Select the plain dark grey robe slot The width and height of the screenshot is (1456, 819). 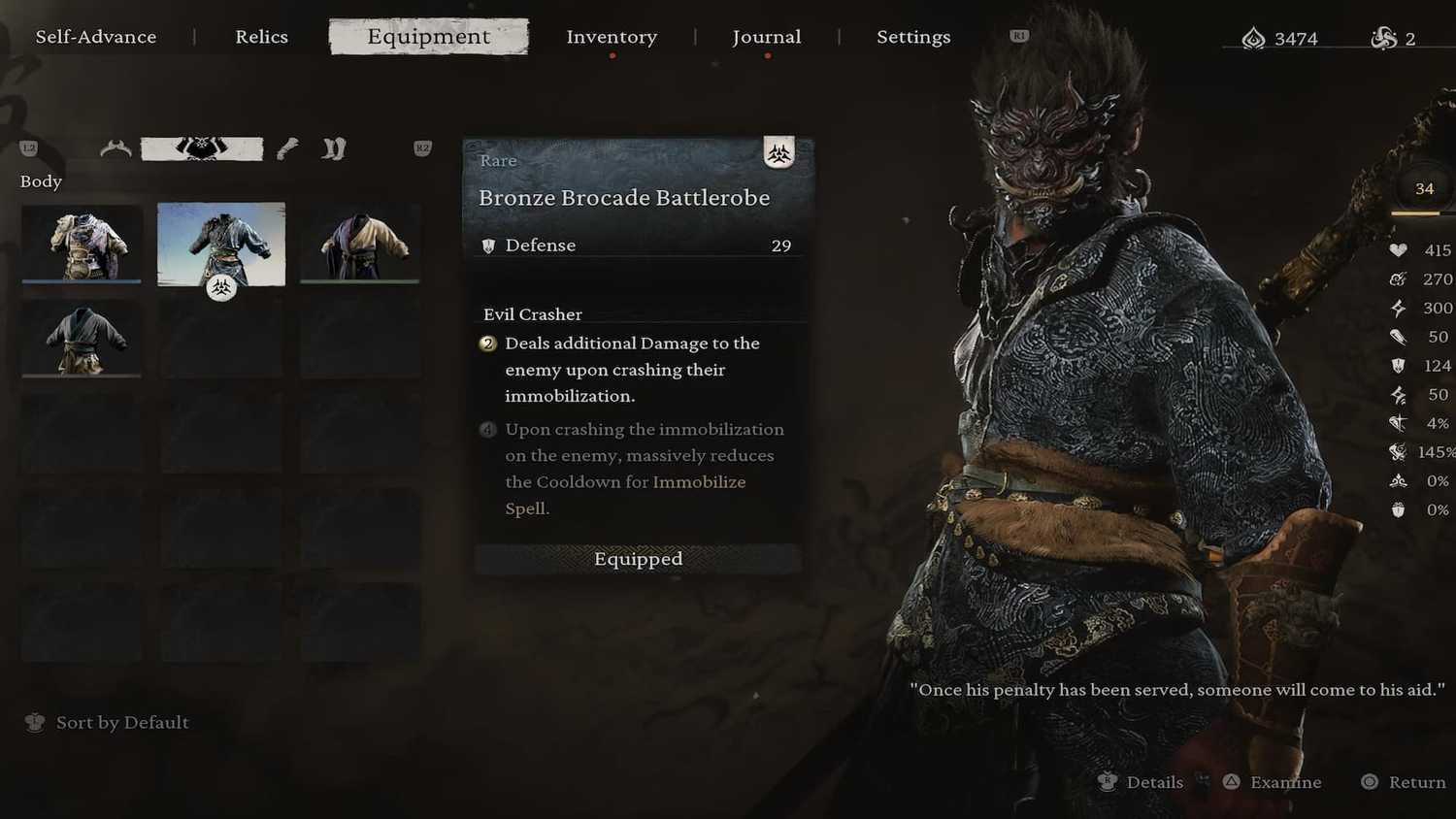82,338
